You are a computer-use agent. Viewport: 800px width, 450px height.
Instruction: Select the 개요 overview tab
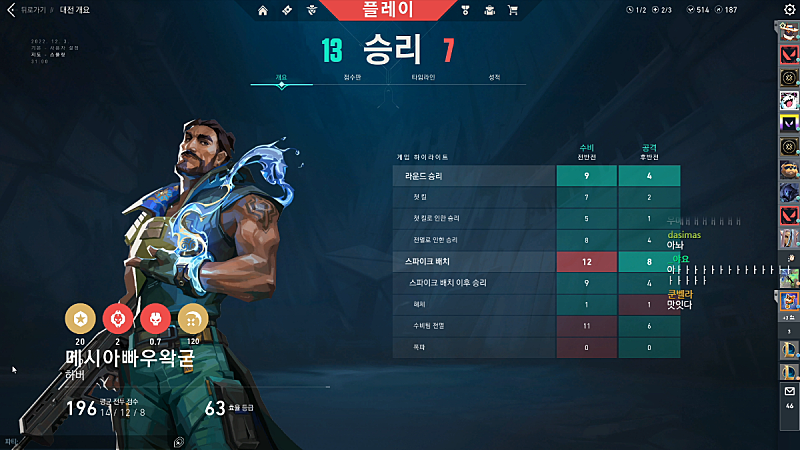[x=282, y=77]
